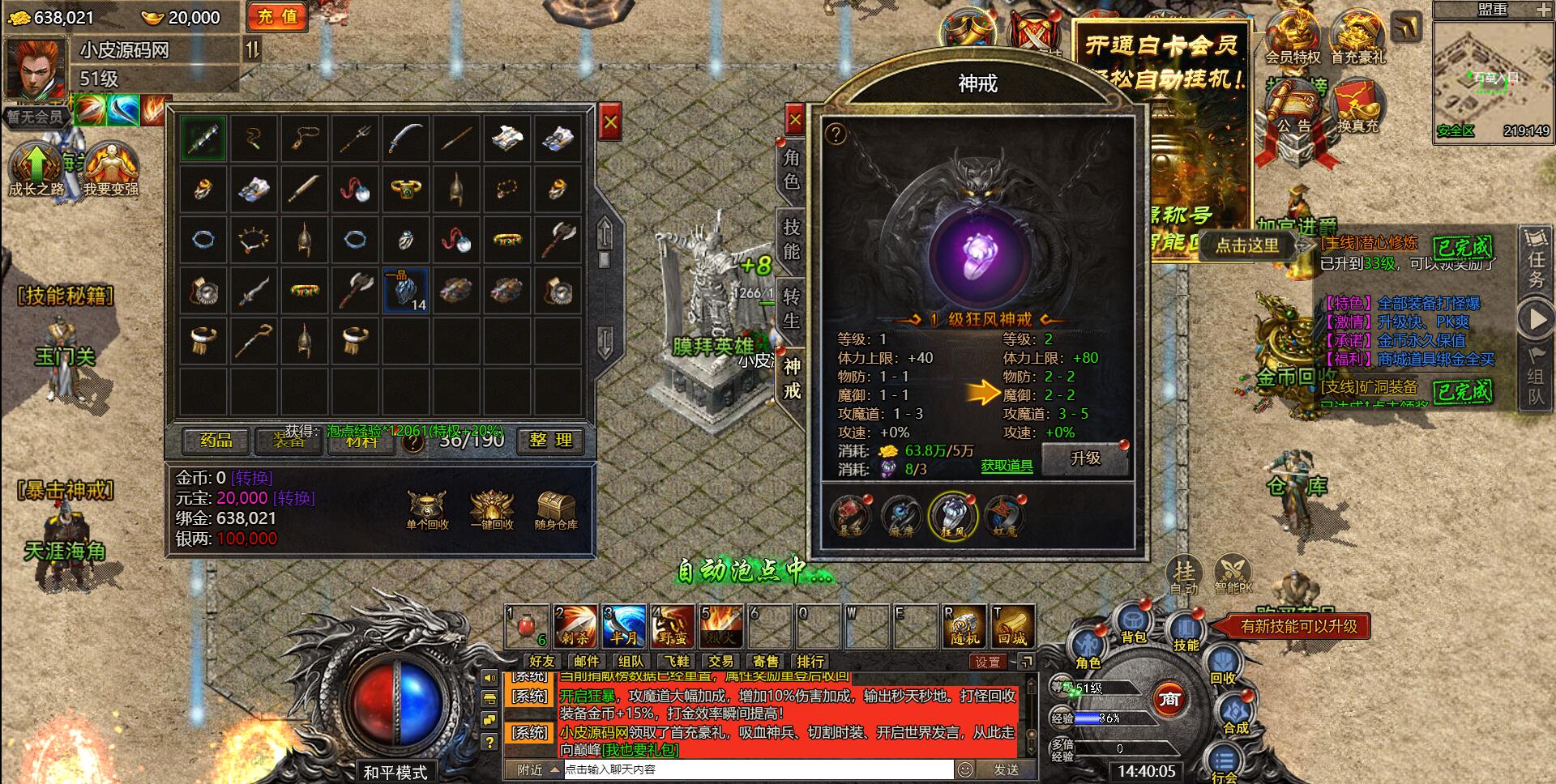The height and width of the screenshot is (784, 1556).
Task: Show the 药品 category in bag
Action: pyautogui.click(x=216, y=441)
